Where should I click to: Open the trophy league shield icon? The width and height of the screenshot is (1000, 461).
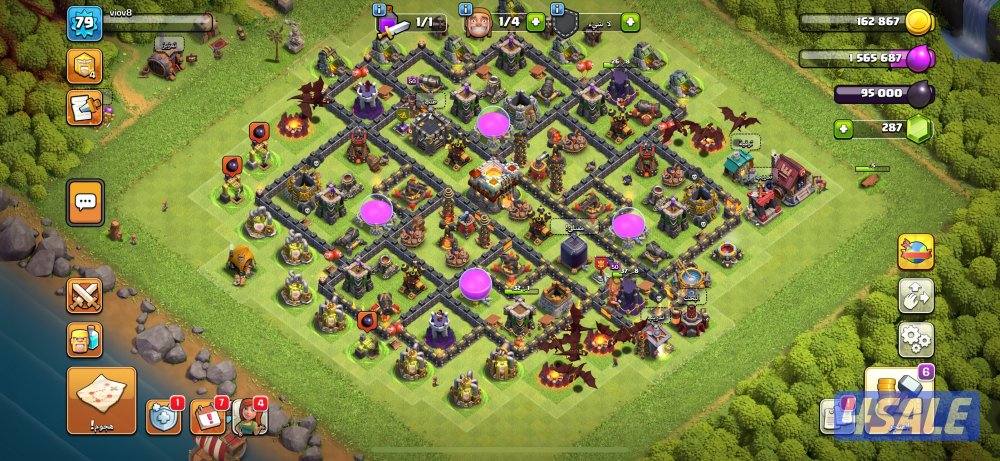(x=84, y=66)
